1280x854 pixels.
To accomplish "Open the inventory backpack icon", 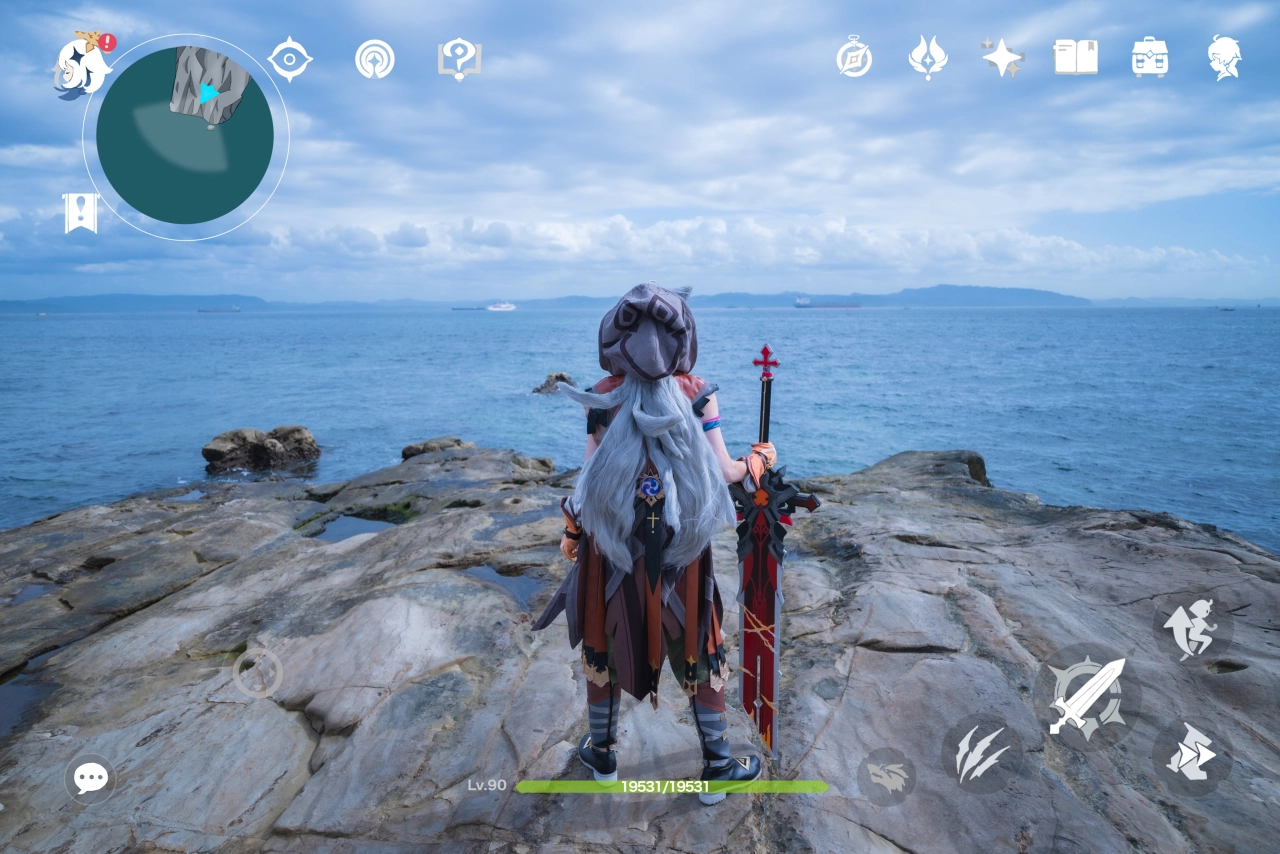I will point(1150,57).
